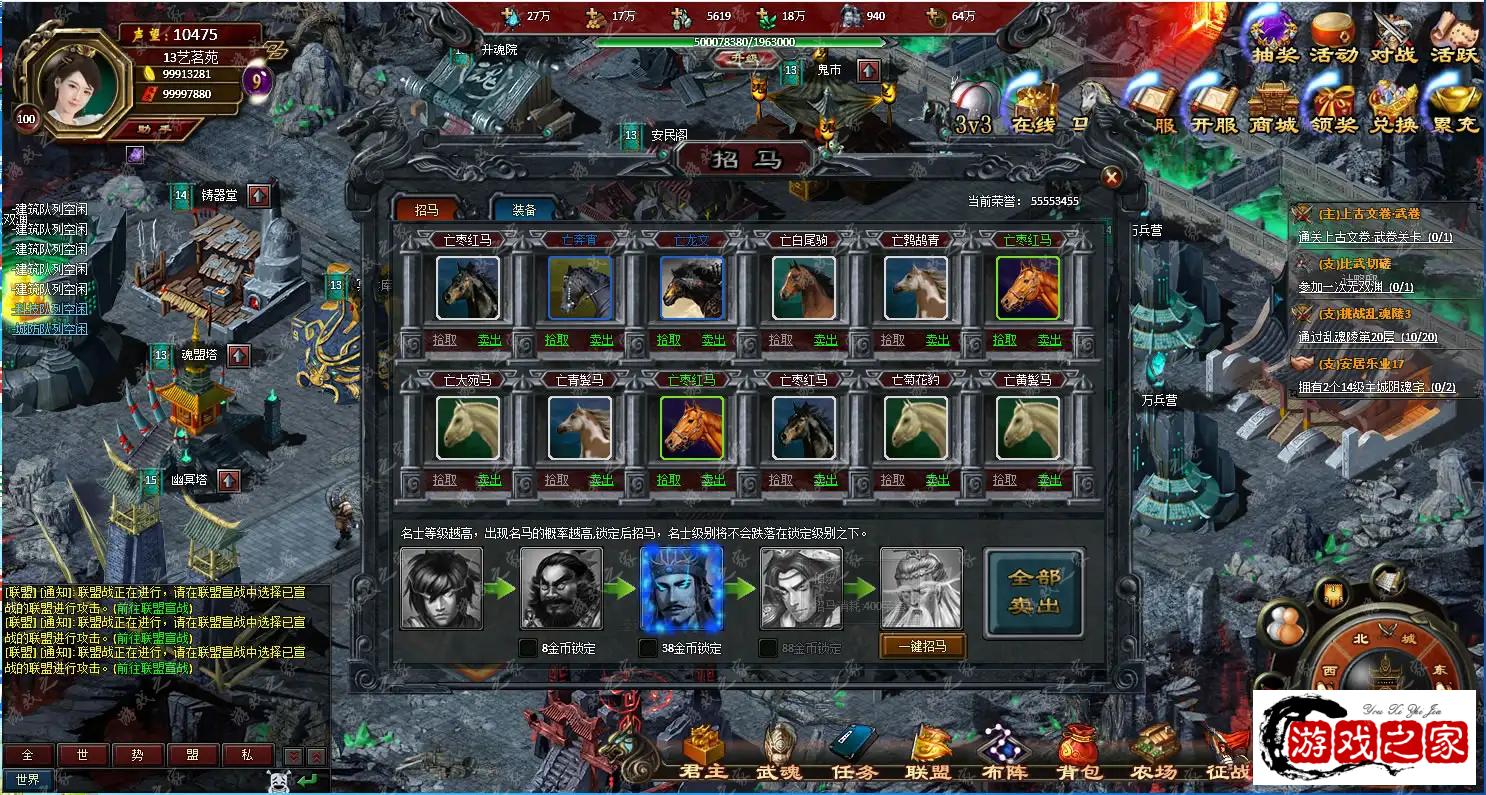This screenshot has height=795, width=1486.
Task: Tick the 8金币锁定 checkbox
Action: tap(528, 648)
